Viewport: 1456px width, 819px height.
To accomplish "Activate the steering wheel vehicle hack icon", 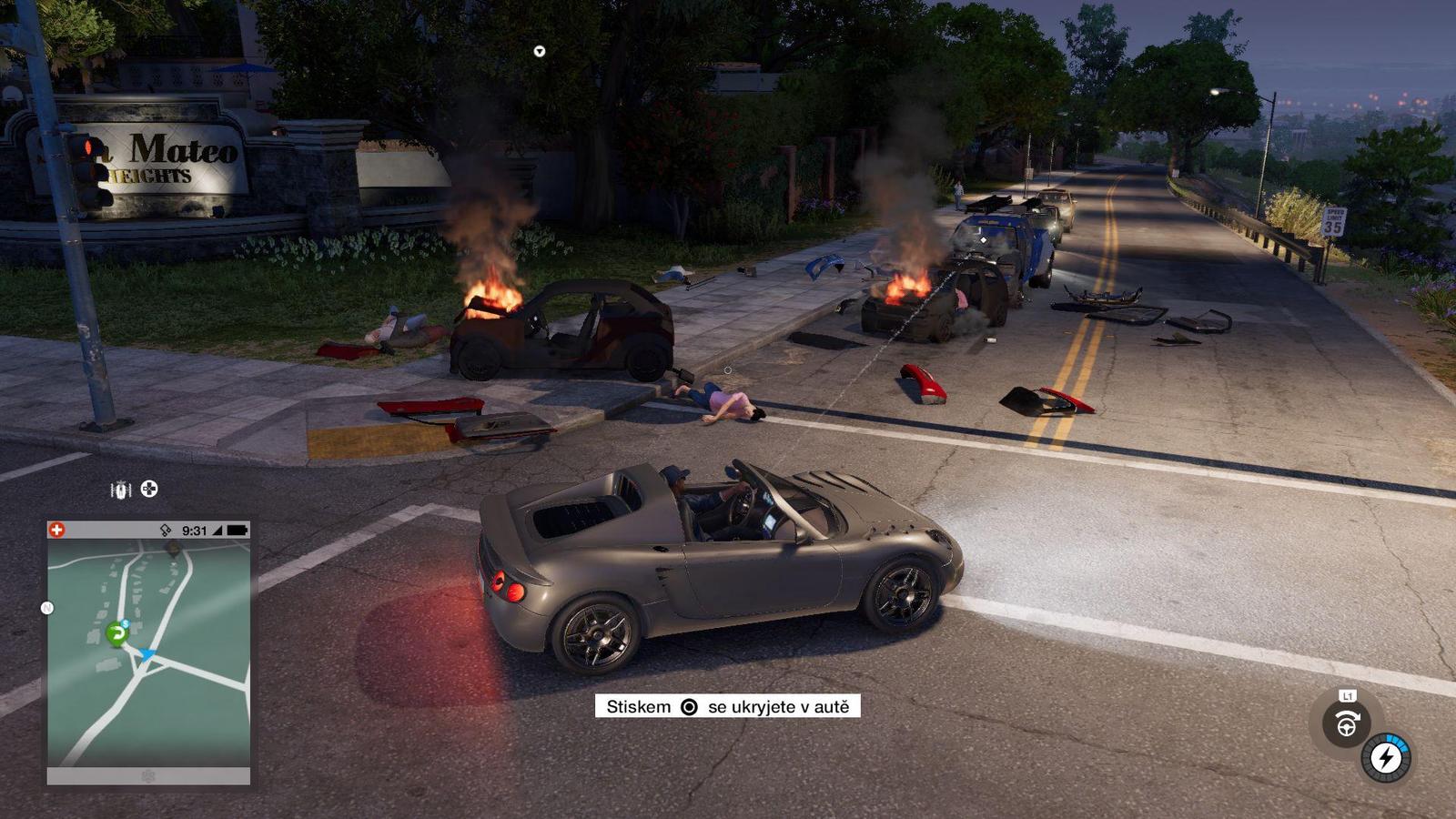I will [x=1346, y=724].
